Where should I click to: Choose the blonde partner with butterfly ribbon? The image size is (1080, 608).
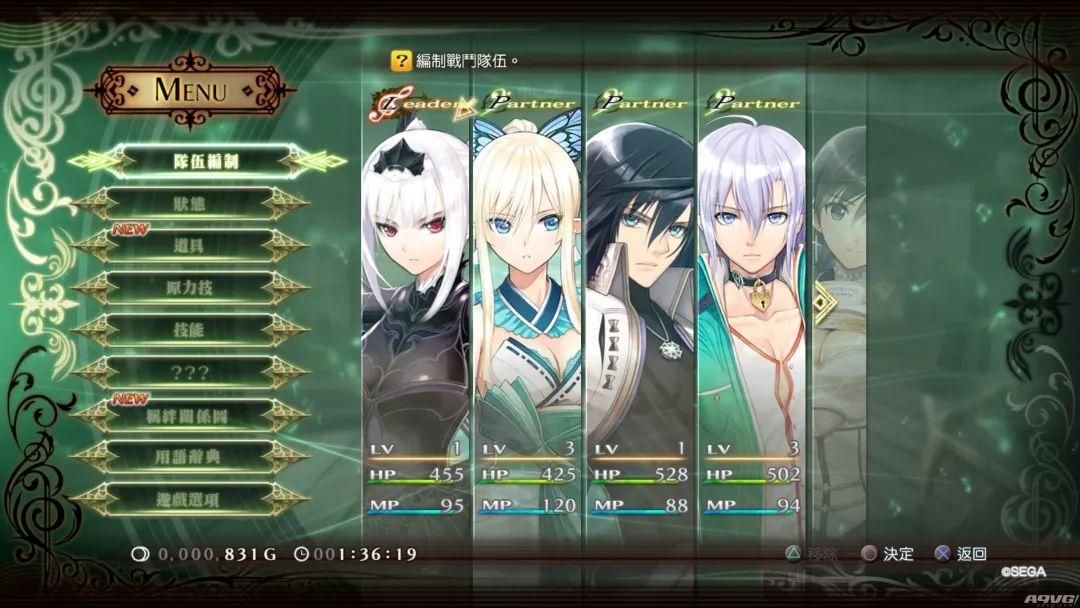pyautogui.click(x=527, y=300)
